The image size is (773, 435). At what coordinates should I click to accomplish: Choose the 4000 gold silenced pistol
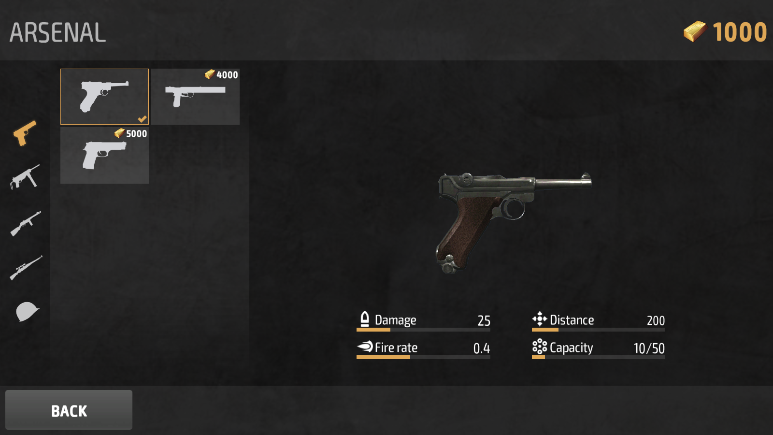[195, 96]
